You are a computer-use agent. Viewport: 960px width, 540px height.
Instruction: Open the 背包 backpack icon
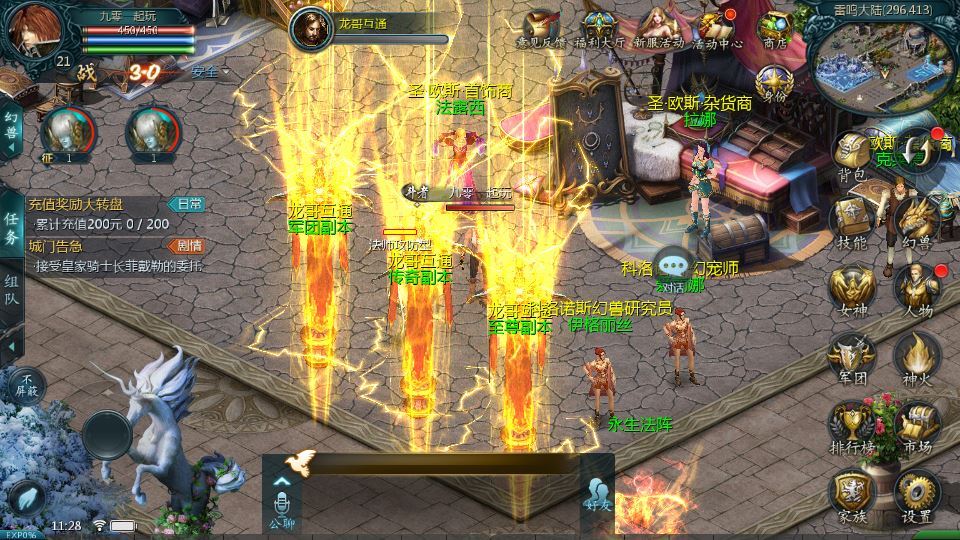(852, 155)
